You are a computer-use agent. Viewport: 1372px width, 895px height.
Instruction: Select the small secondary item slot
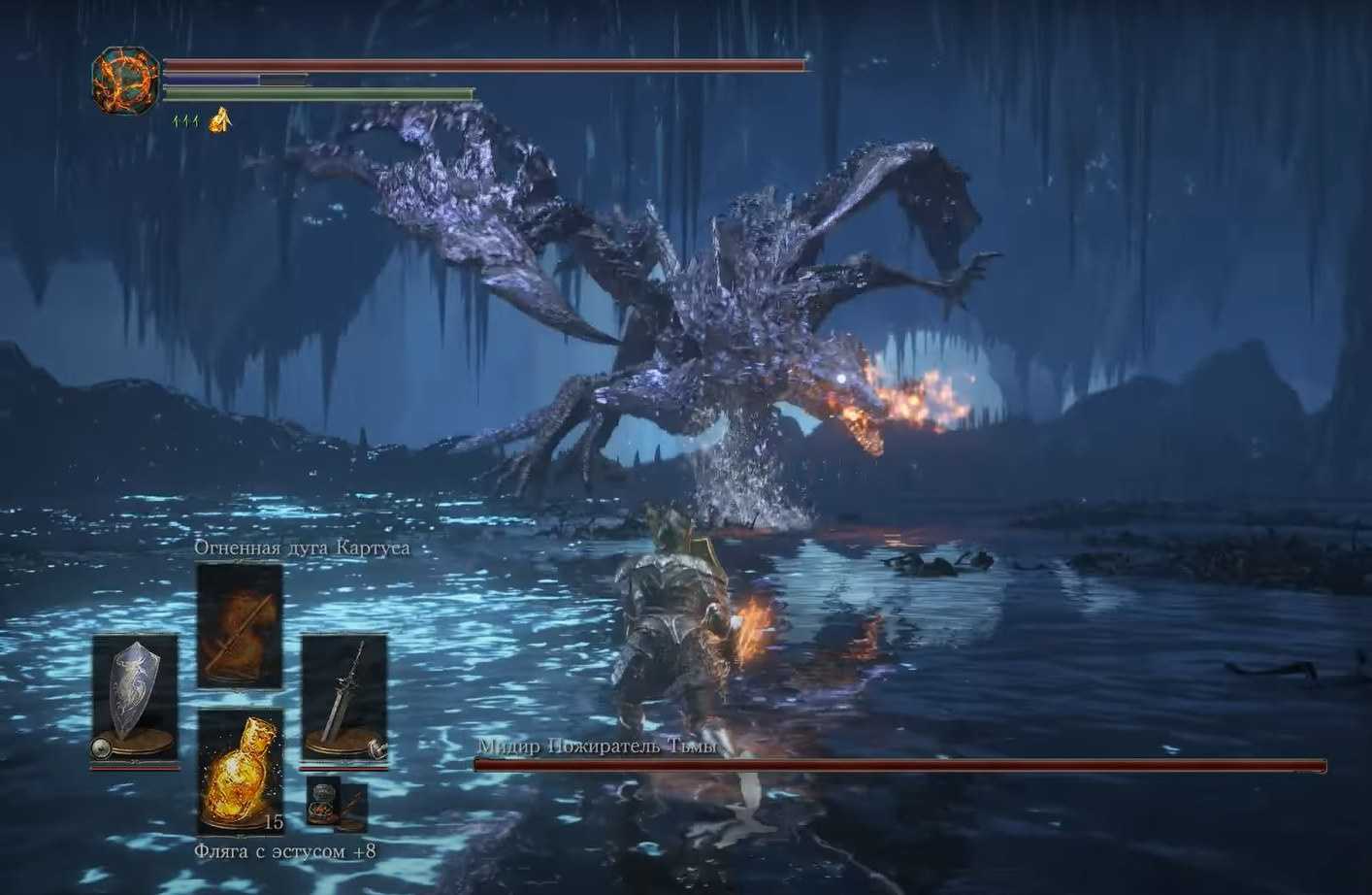click(337, 804)
